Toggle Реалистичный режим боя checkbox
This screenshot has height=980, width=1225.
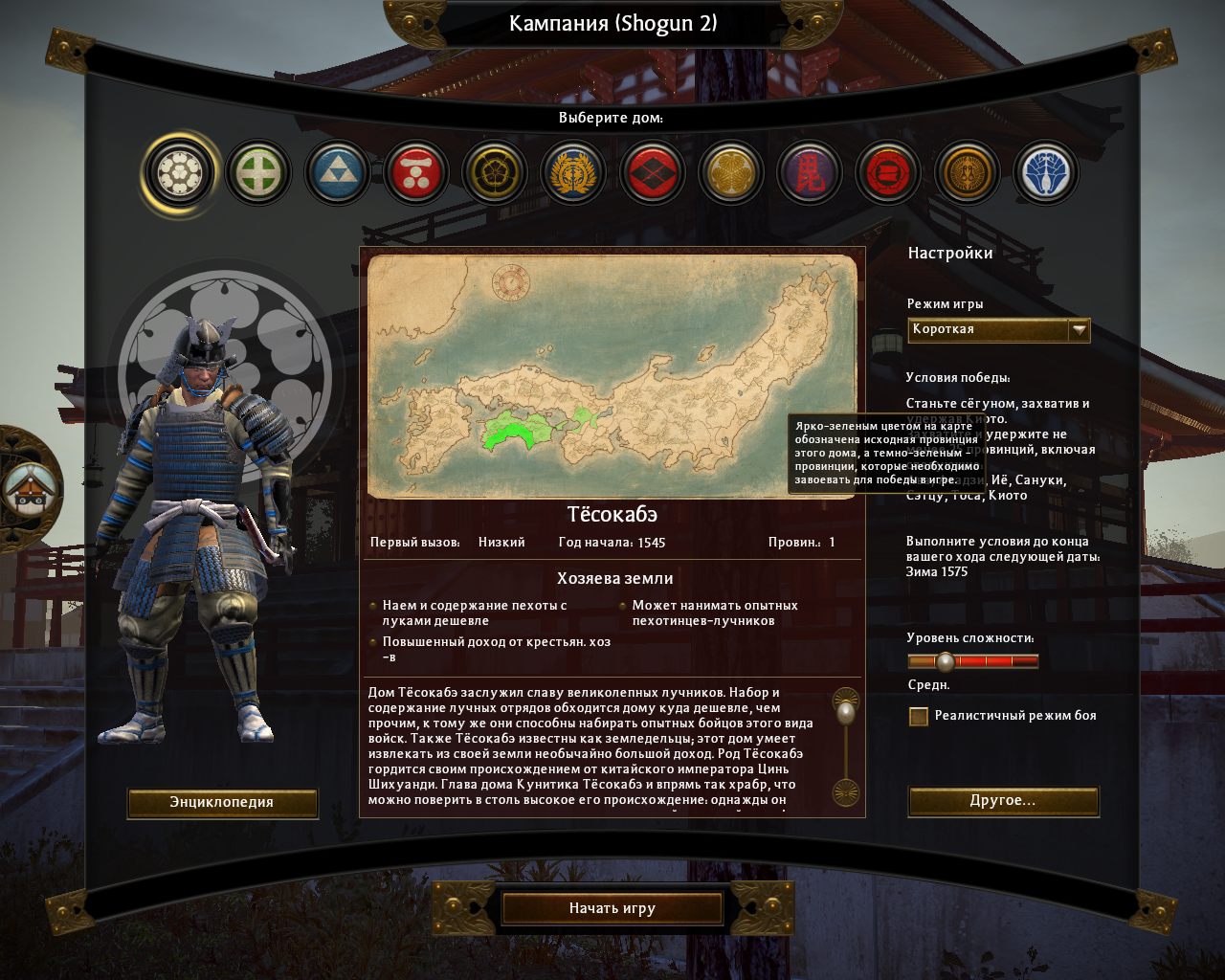click(x=919, y=716)
